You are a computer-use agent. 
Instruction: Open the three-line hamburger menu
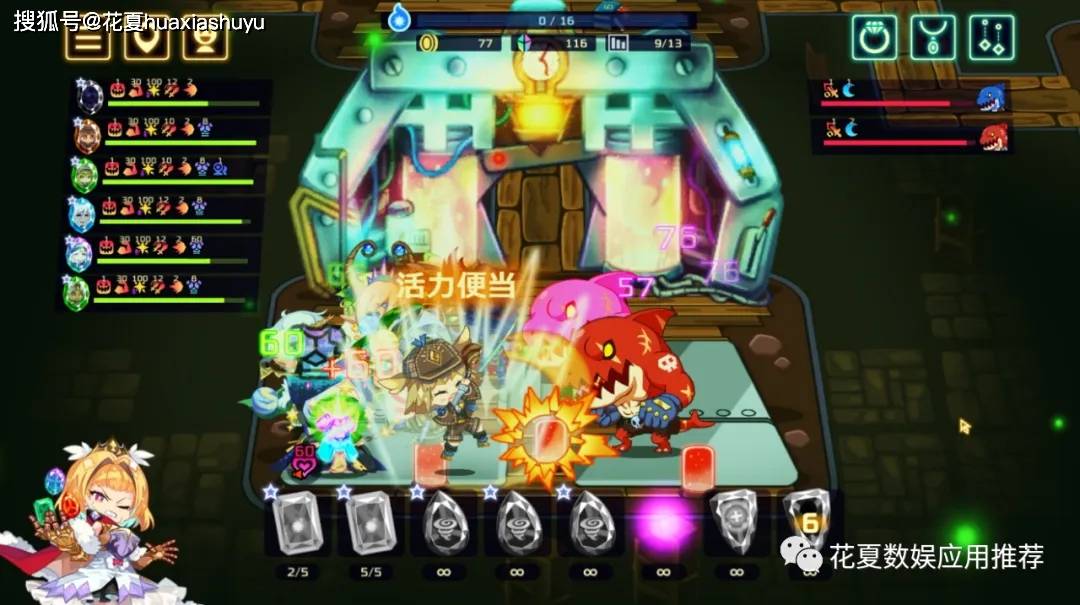point(88,43)
